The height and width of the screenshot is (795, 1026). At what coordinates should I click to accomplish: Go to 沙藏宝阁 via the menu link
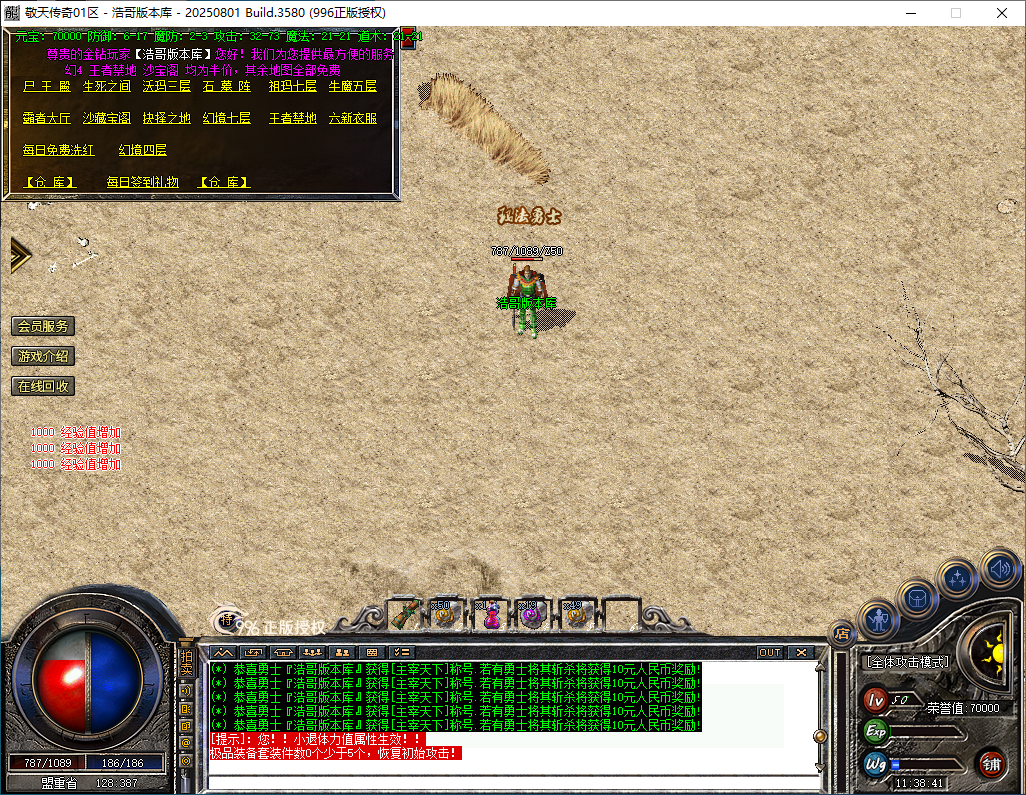106,118
